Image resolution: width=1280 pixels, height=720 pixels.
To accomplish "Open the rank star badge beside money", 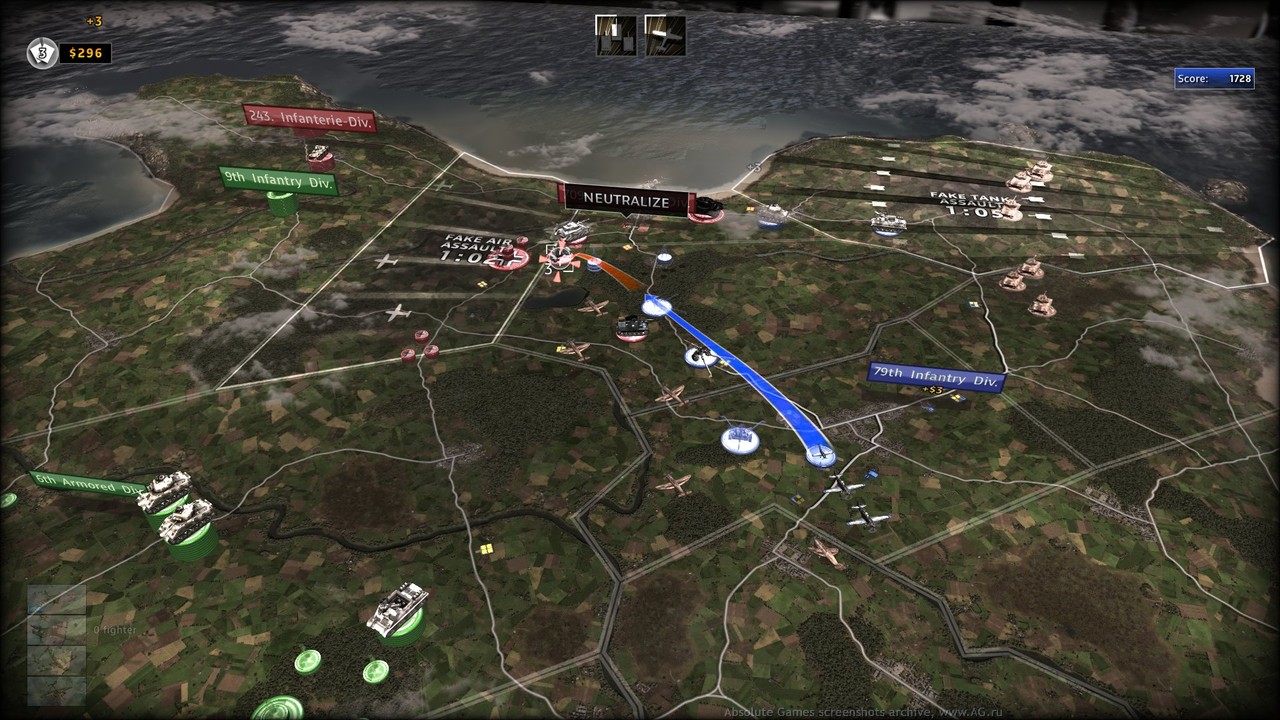I will click(42, 52).
